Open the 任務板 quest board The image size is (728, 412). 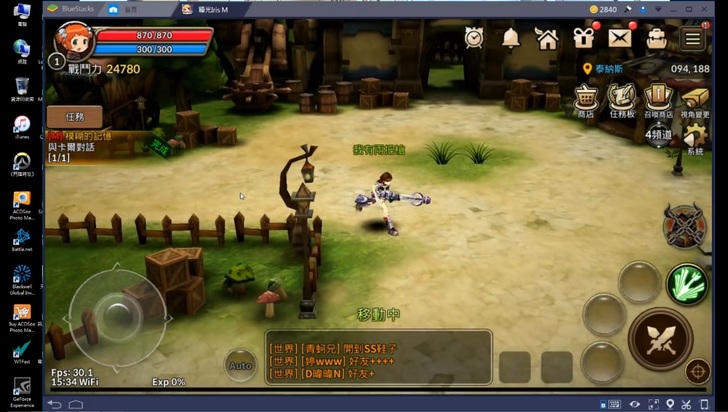[621, 100]
